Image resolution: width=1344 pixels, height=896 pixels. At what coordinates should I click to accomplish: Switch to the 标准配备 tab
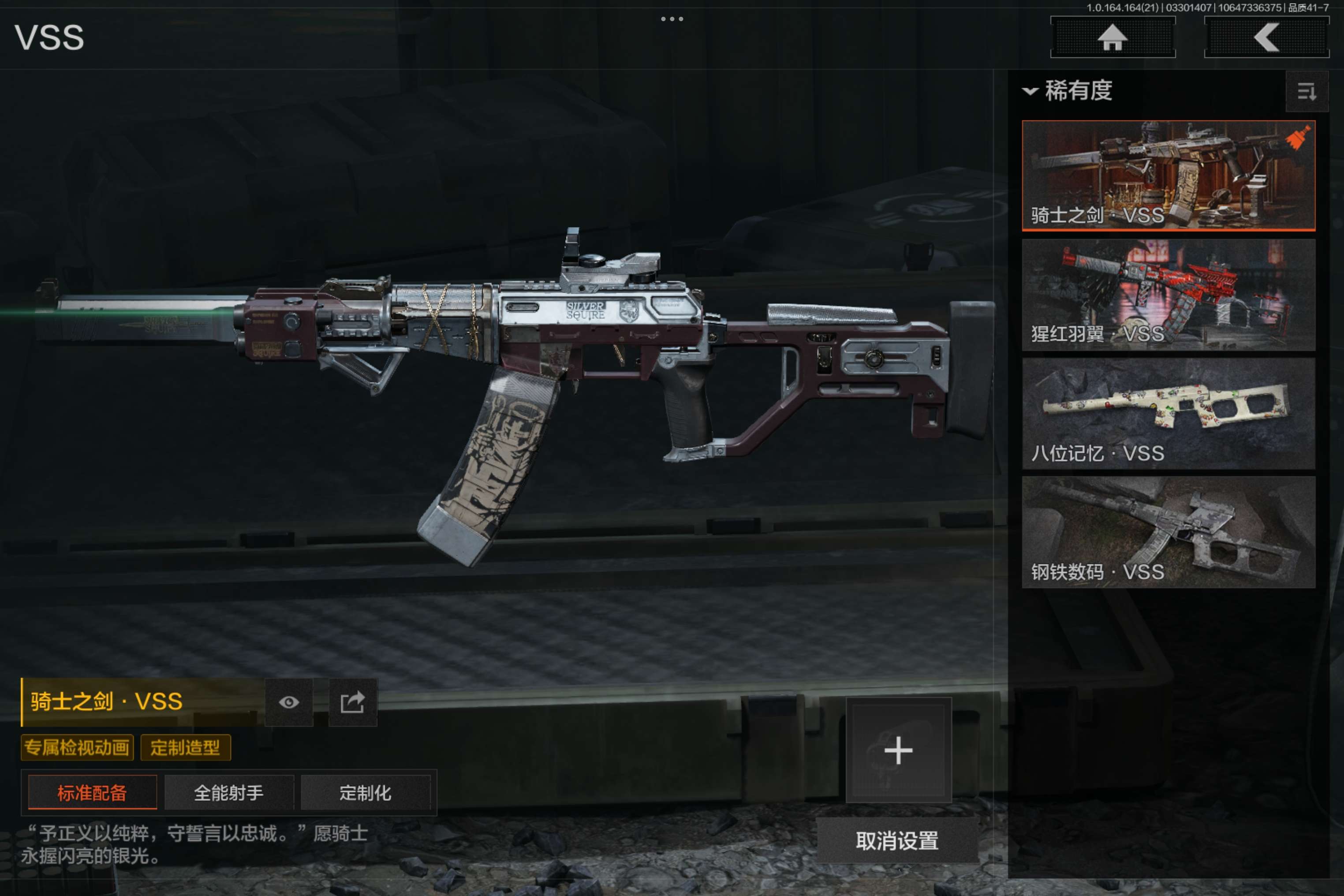coord(92,792)
